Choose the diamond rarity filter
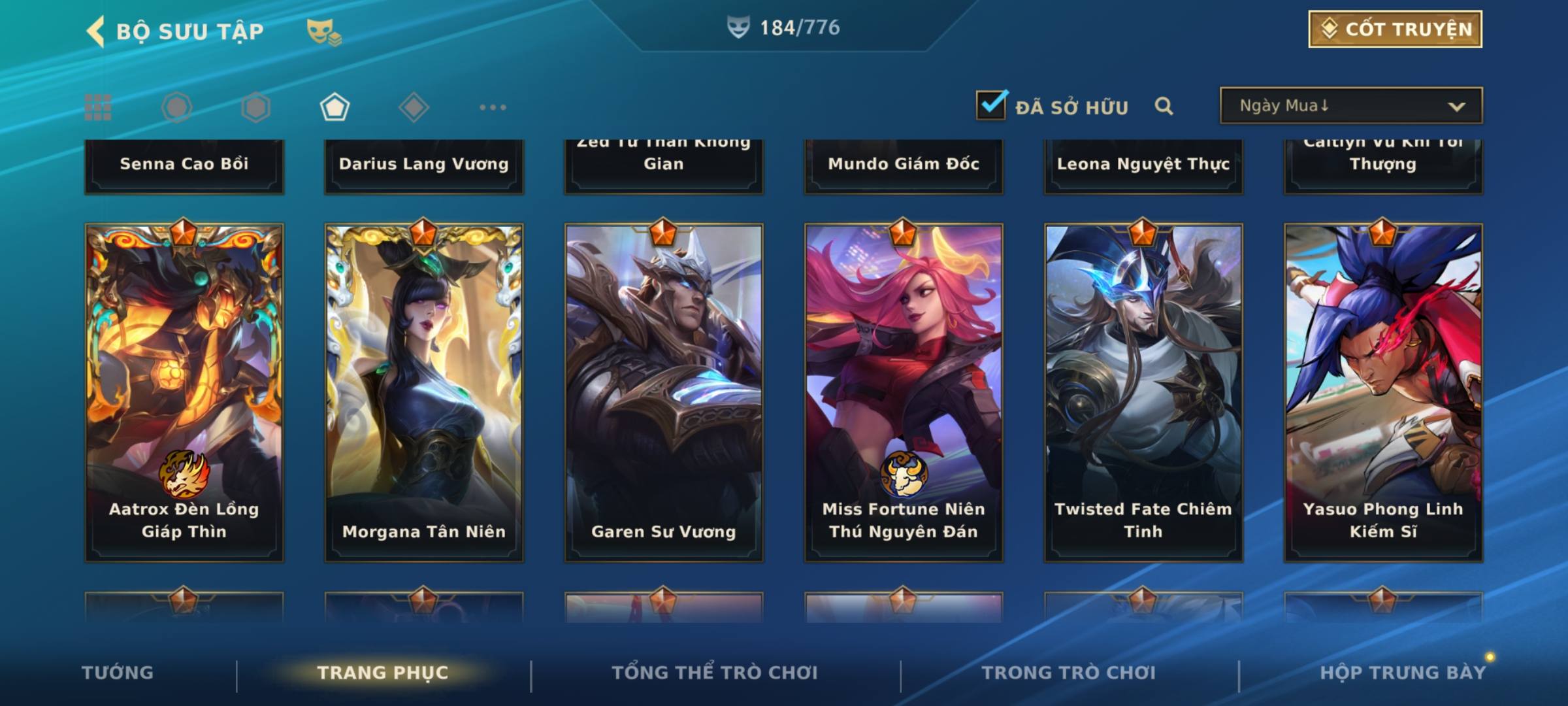The image size is (1568, 706). pyautogui.click(x=414, y=107)
